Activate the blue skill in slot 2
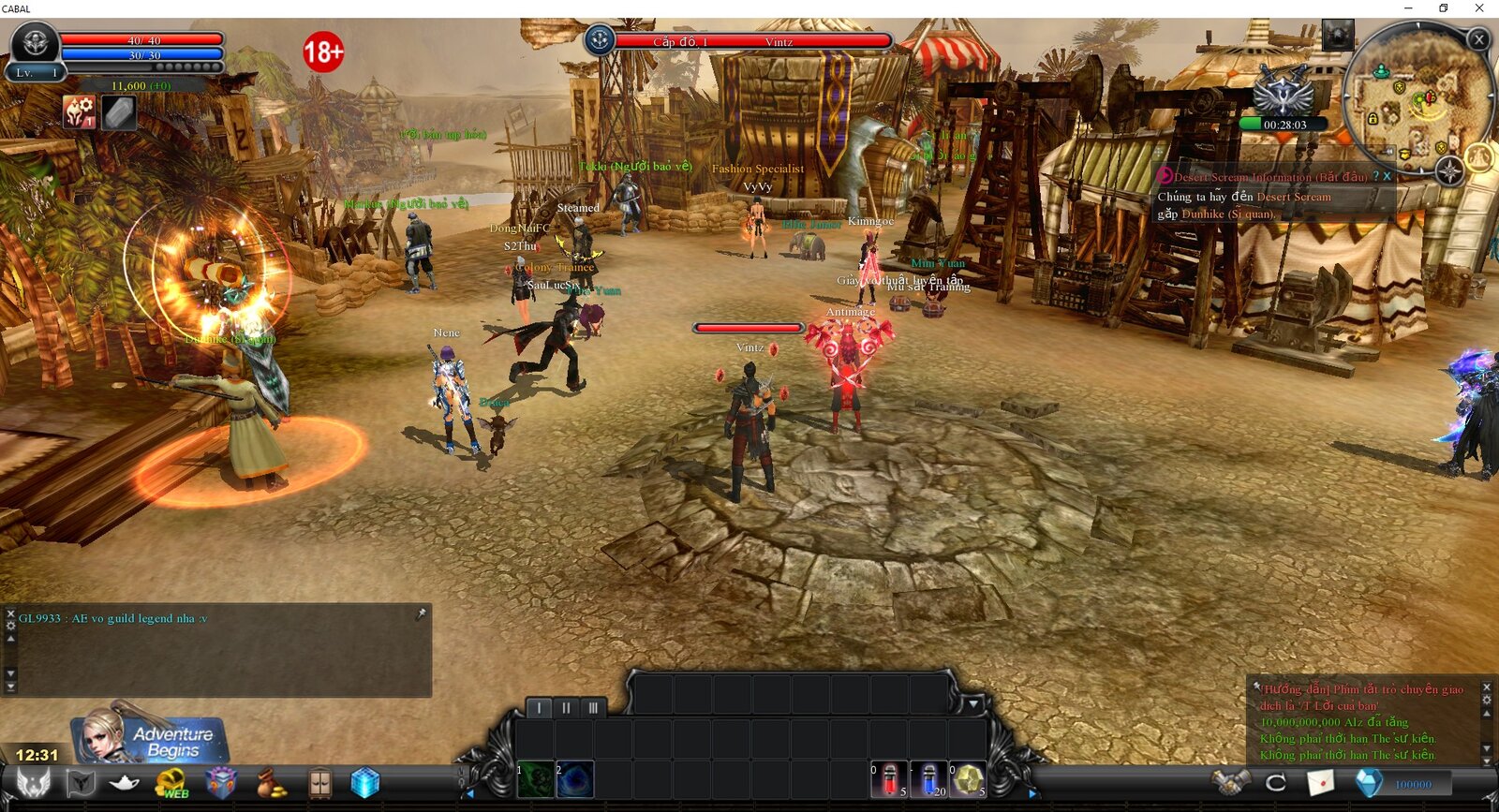Image resolution: width=1499 pixels, height=812 pixels. point(575,780)
